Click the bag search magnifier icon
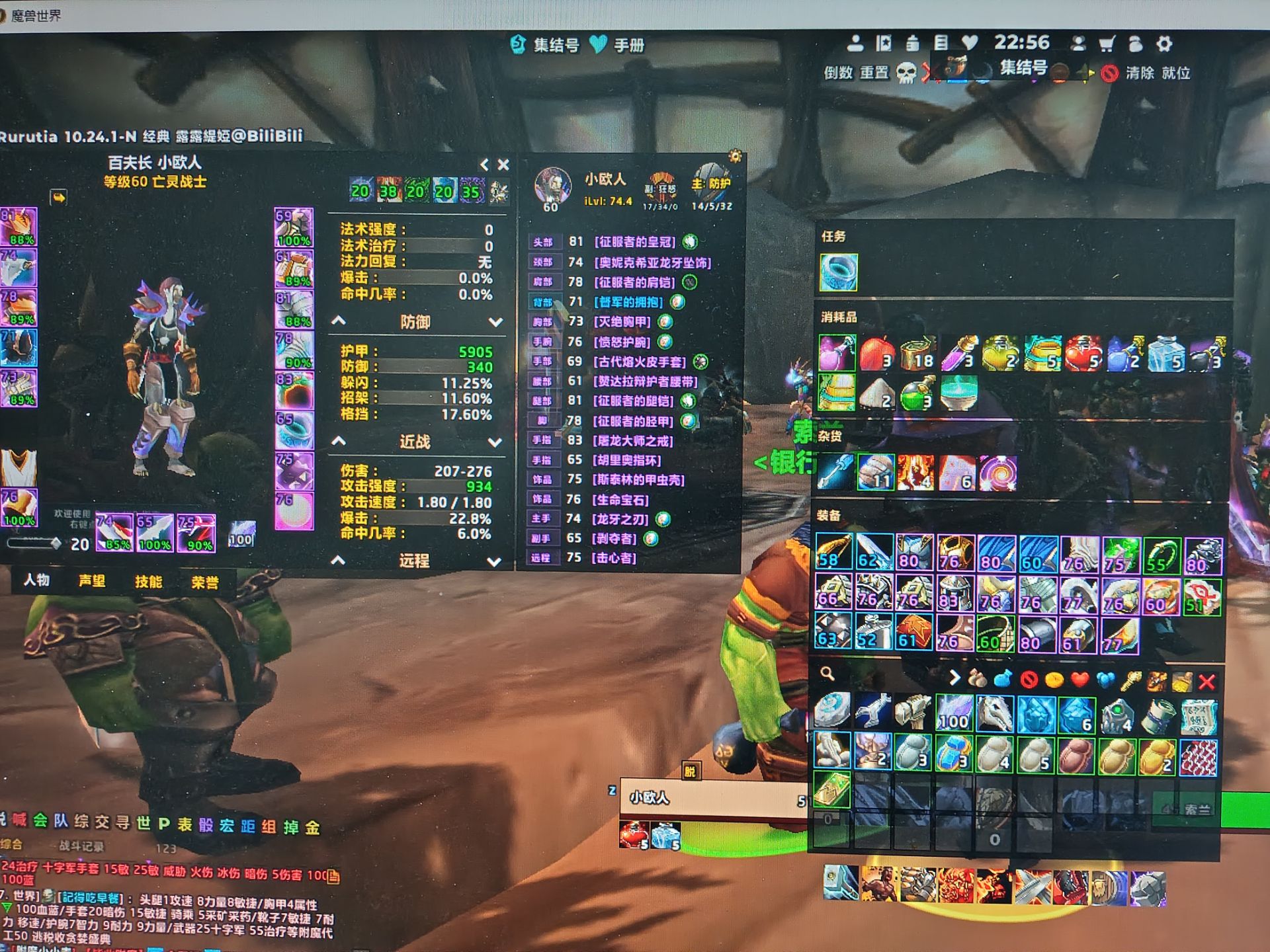This screenshot has width=1270, height=952. [x=827, y=674]
